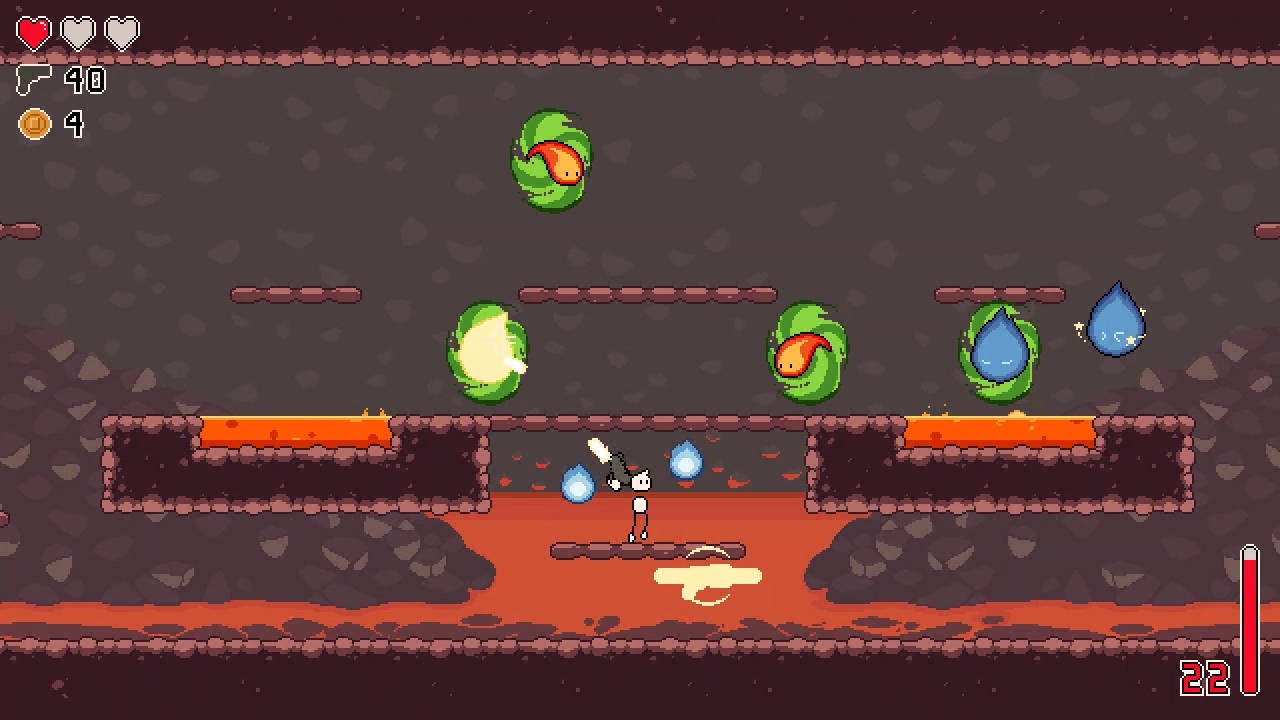This screenshot has width=1280, height=720.
Task: Click the water drop floating left of the player
Action: [x=577, y=484]
